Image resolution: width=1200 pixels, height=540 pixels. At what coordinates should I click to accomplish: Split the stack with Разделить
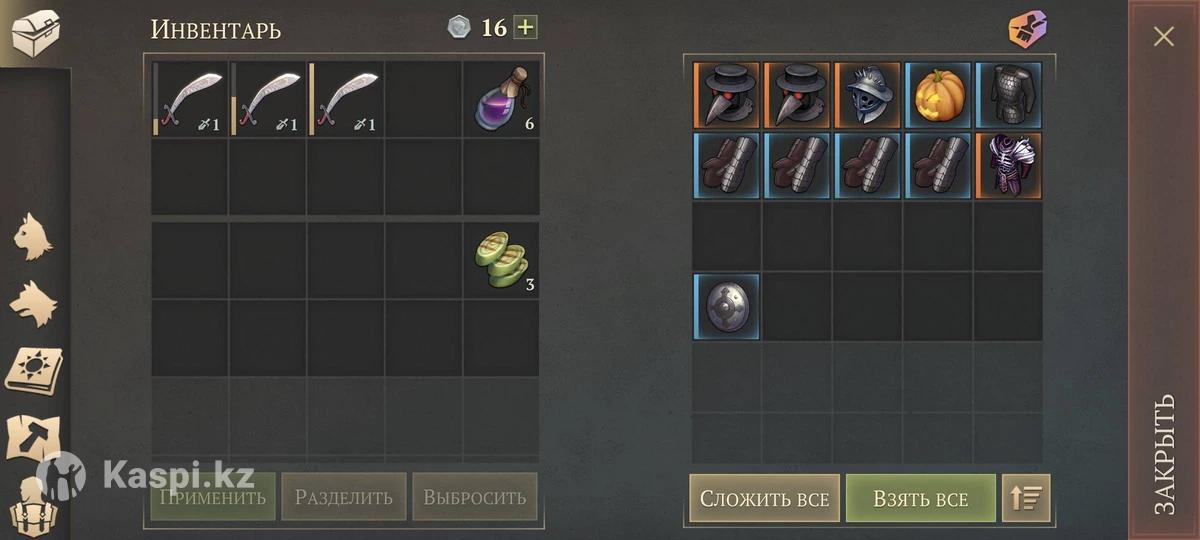[343, 497]
